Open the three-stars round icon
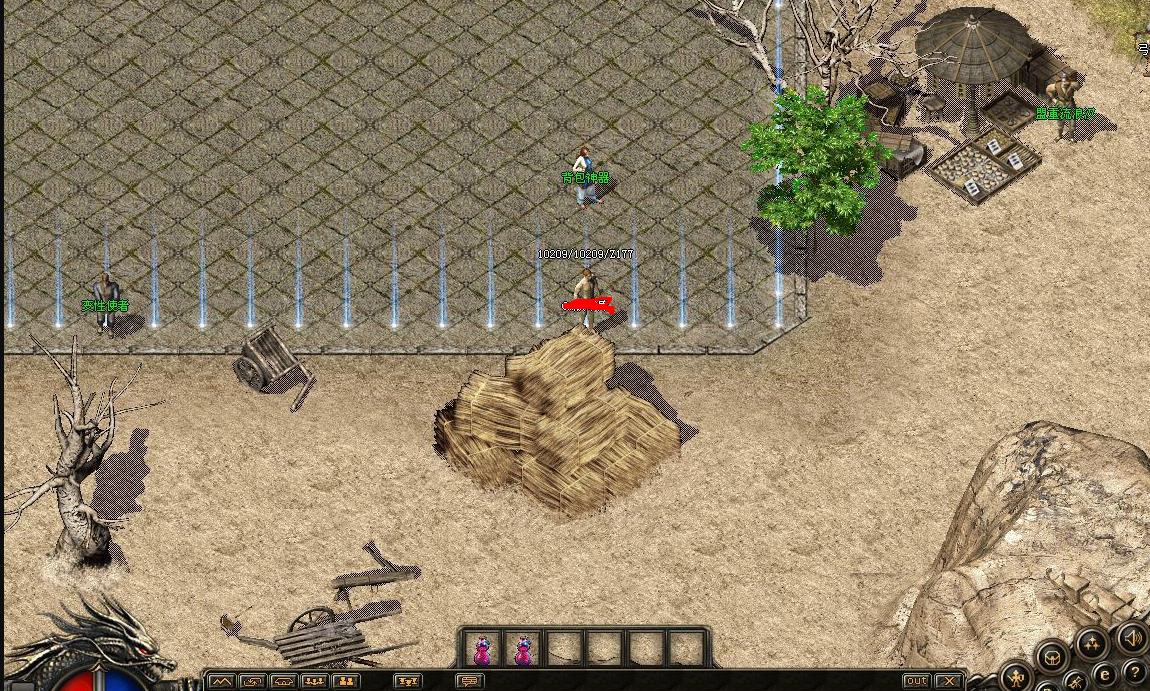 (x=1091, y=643)
